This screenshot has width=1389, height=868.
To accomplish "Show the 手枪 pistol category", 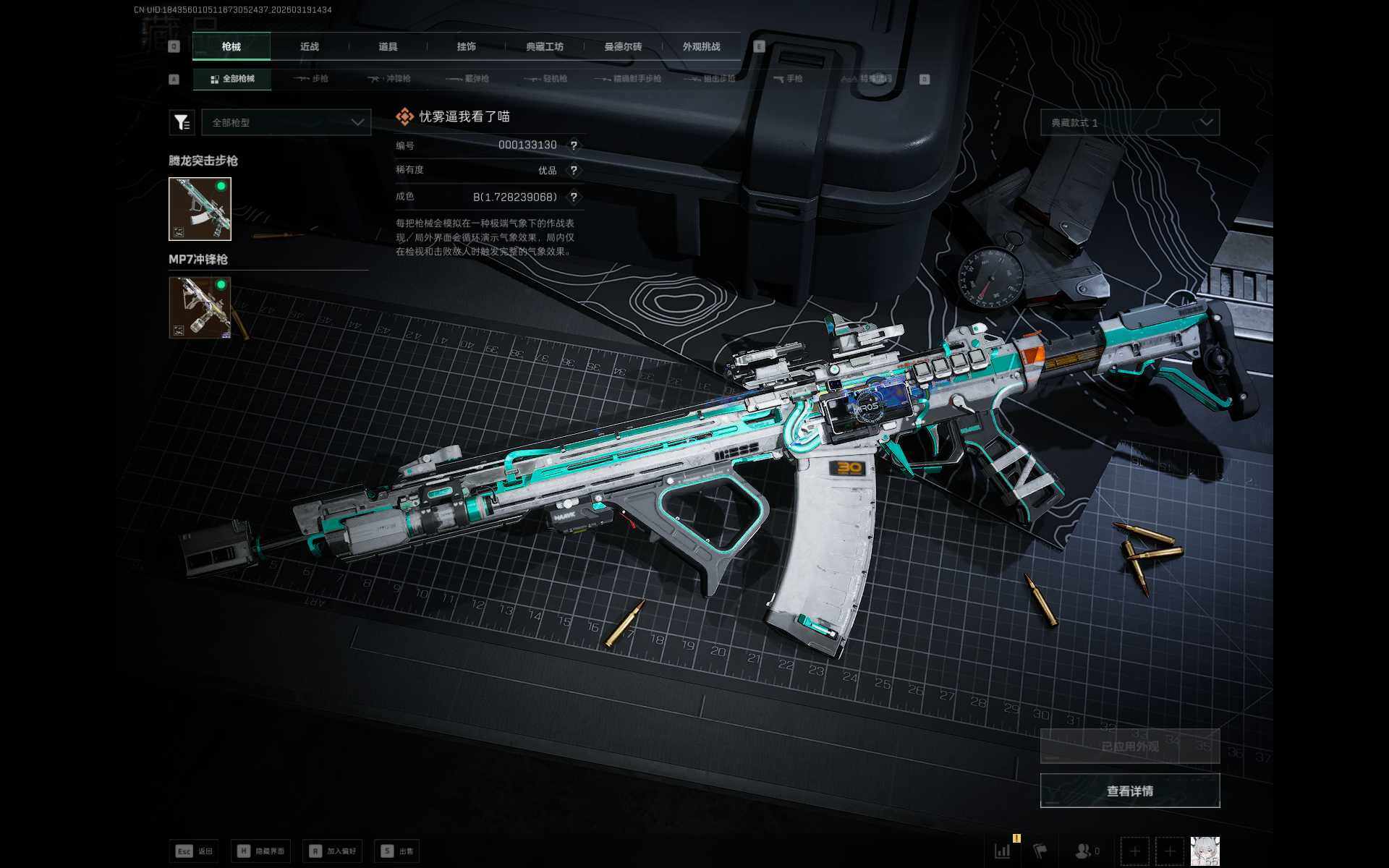I will point(788,79).
